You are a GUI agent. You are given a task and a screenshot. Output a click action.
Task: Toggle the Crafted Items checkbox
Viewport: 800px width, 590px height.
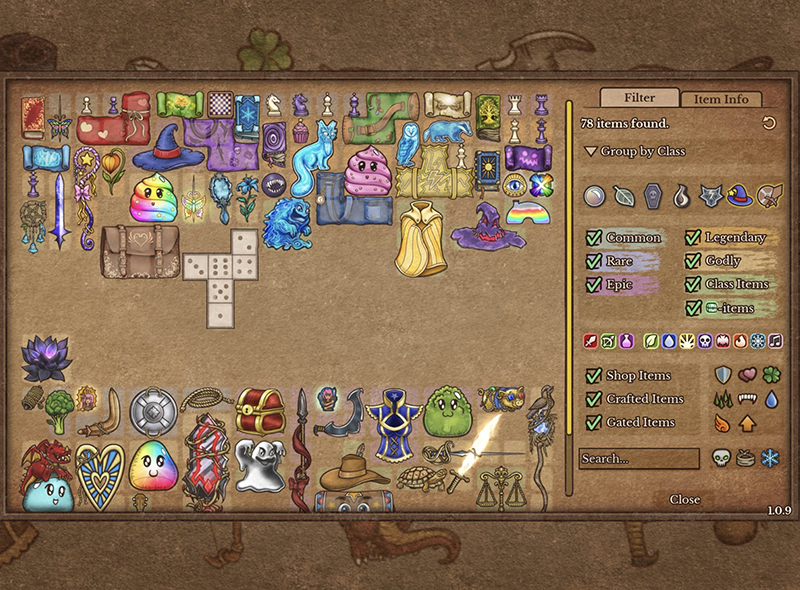pos(594,399)
